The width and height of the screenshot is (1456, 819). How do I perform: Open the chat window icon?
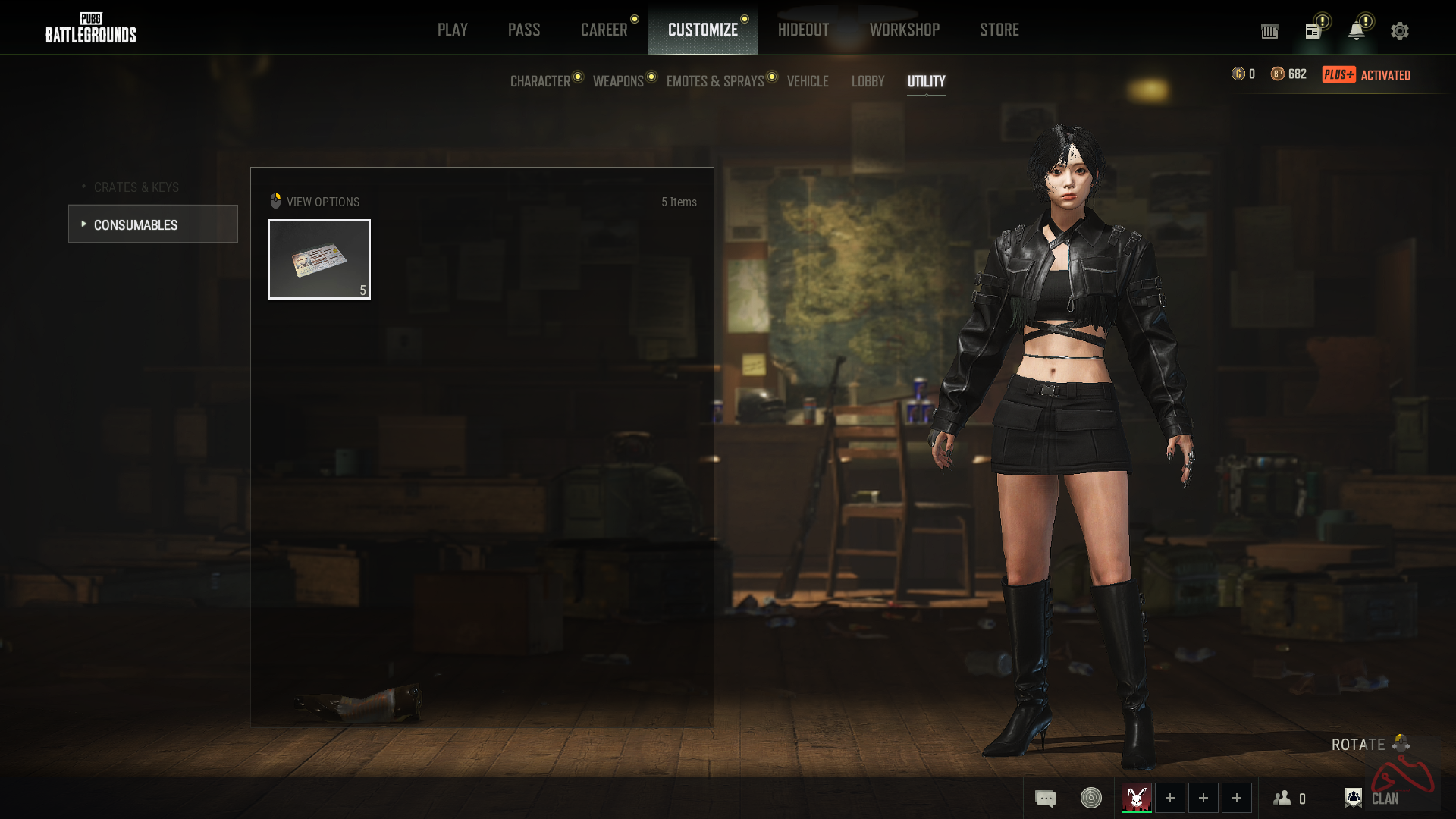(x=1045, y=798)
